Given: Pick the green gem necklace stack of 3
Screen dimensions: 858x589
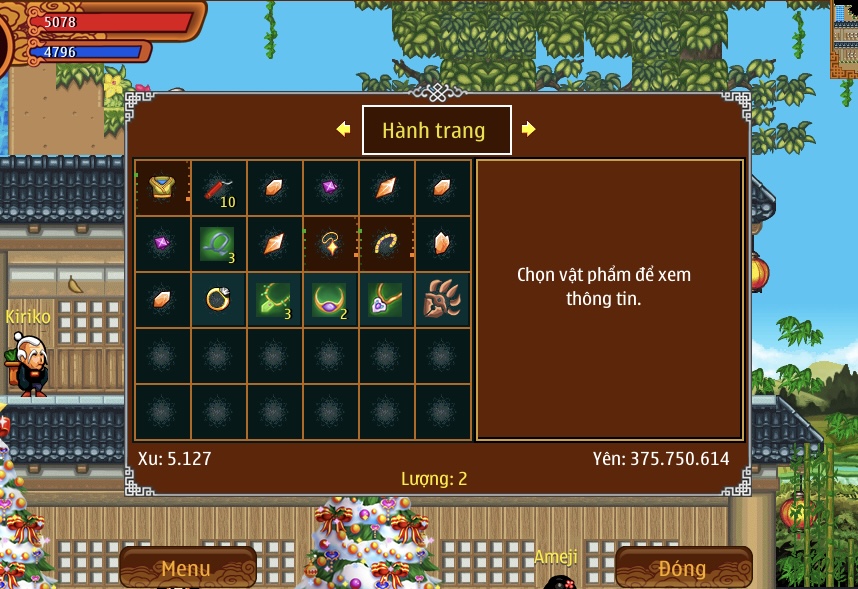Looking at the screenshot, I should (274, 300).
